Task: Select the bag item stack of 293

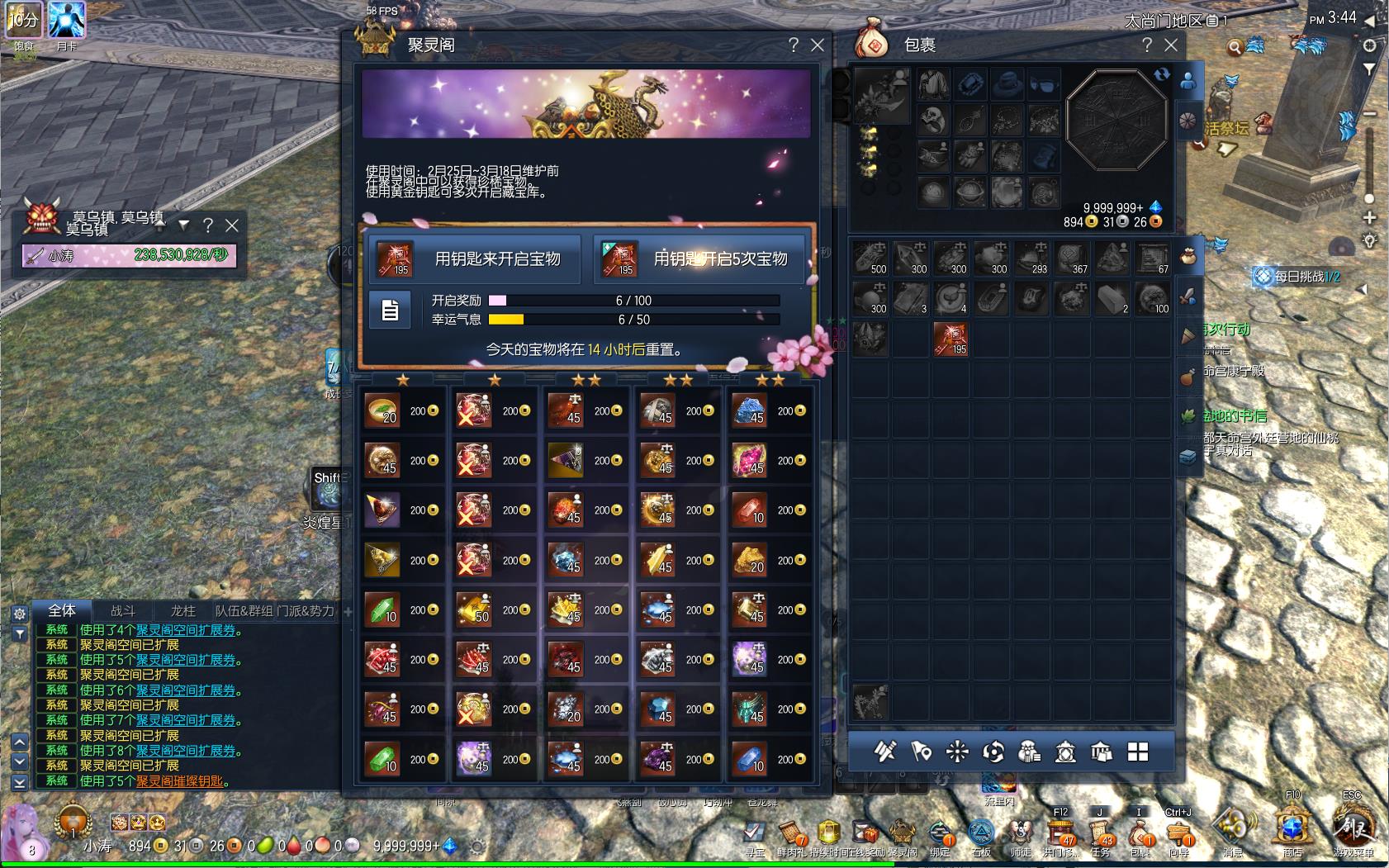Action: [x=1031, y=258]
